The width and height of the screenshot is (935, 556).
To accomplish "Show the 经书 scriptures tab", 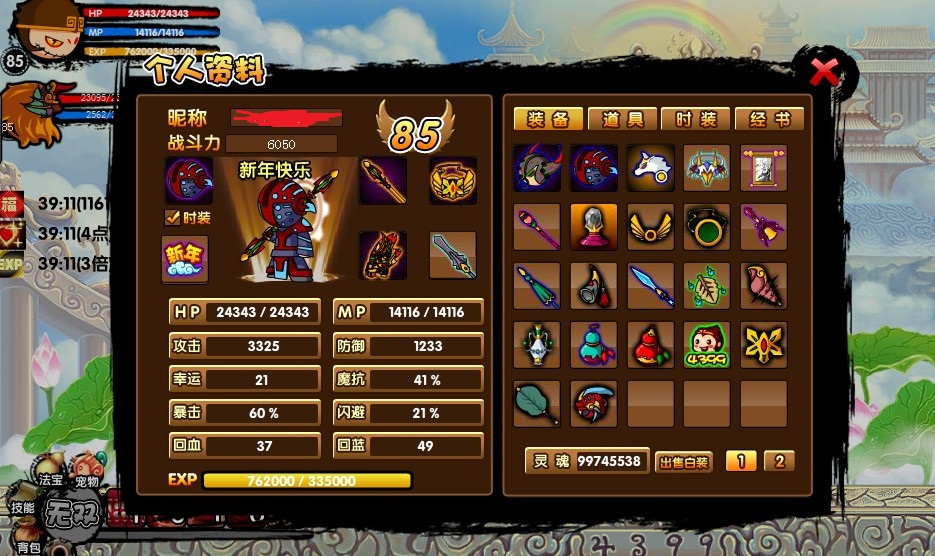I will coord(769,119).
